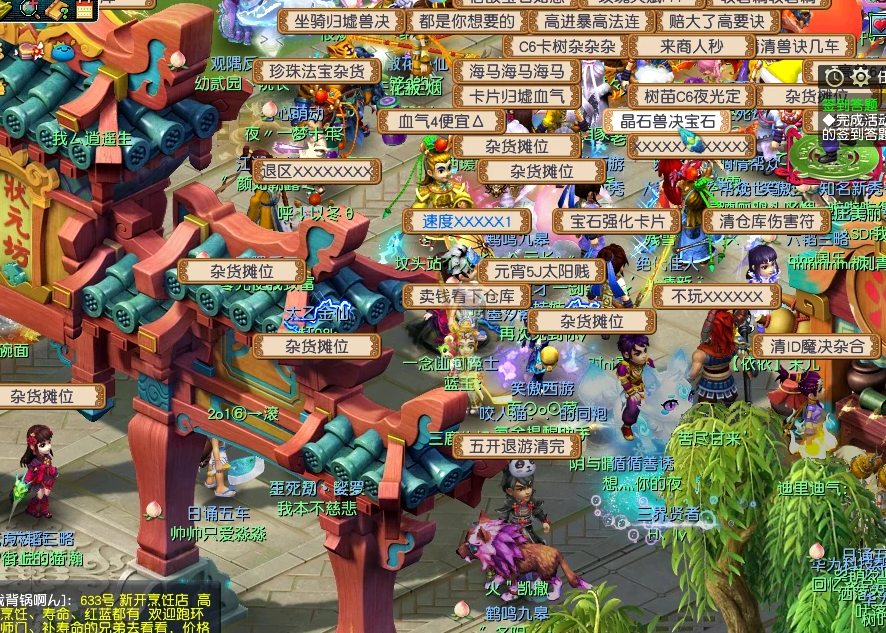
Task: Open the 珍珠法宝杂货 stall sign
Action: pyautogui.click(x=316, y=71)
